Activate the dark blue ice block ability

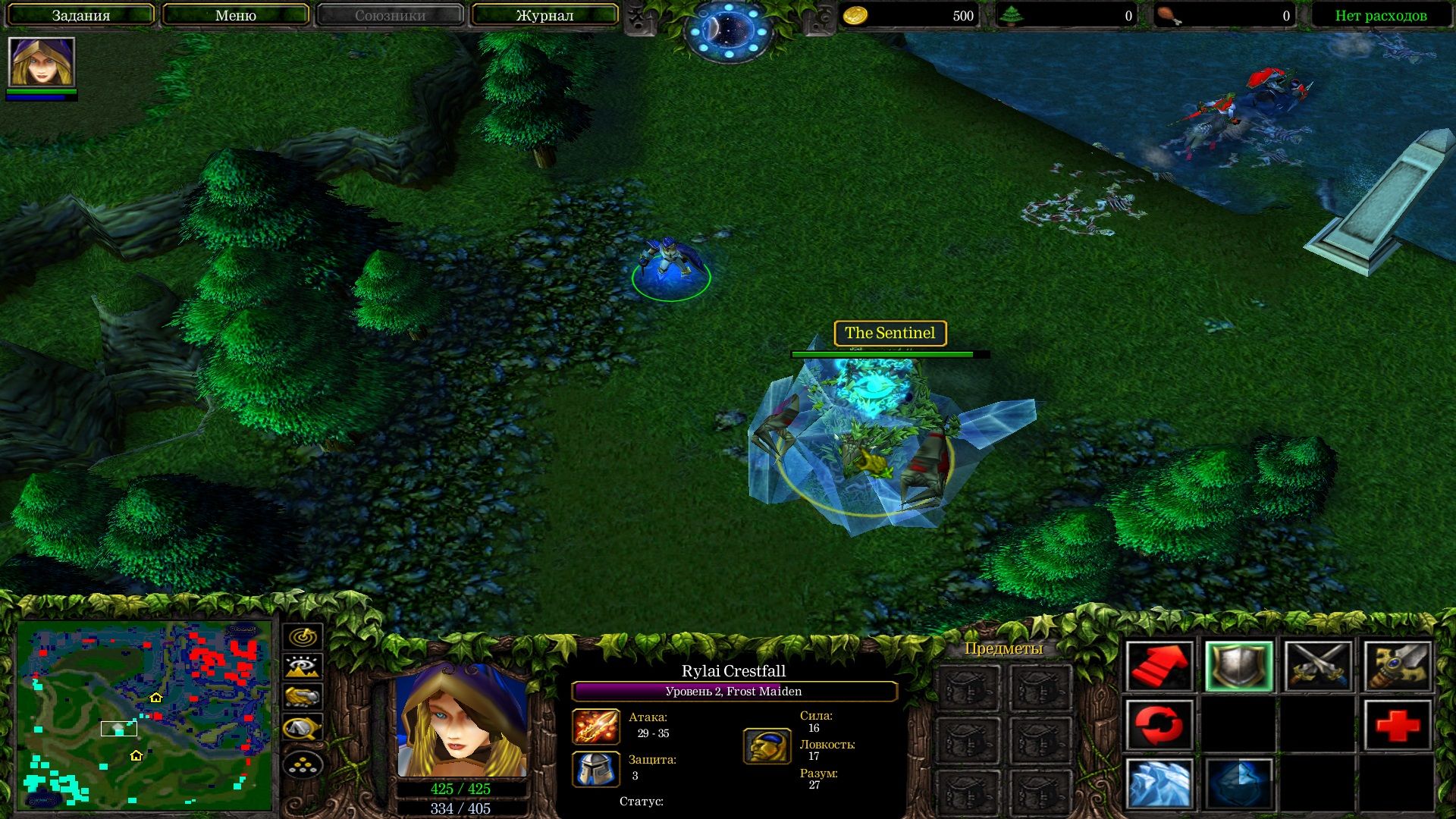[x=1238, y=783]
